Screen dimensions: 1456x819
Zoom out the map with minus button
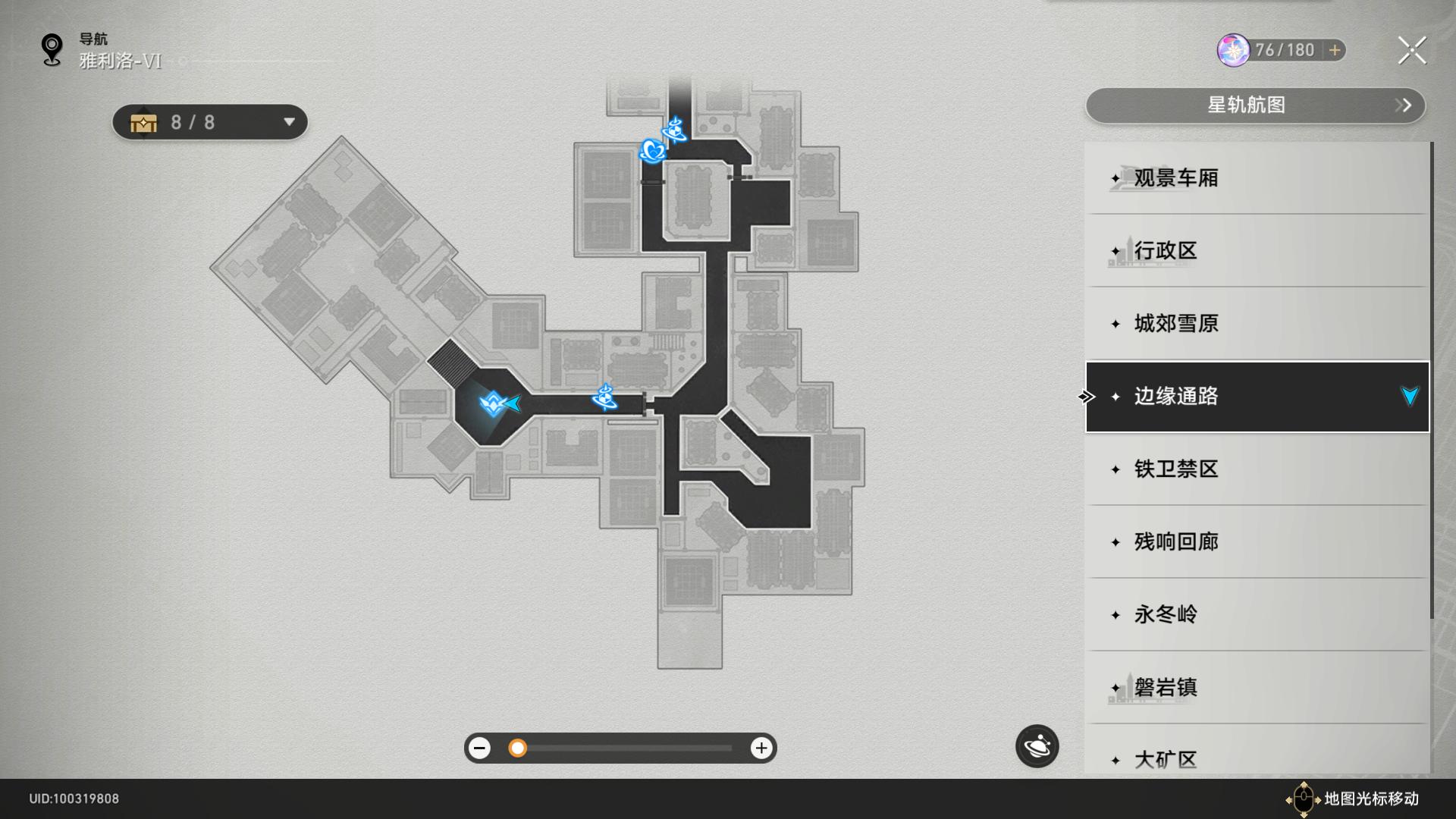point(479,748)
